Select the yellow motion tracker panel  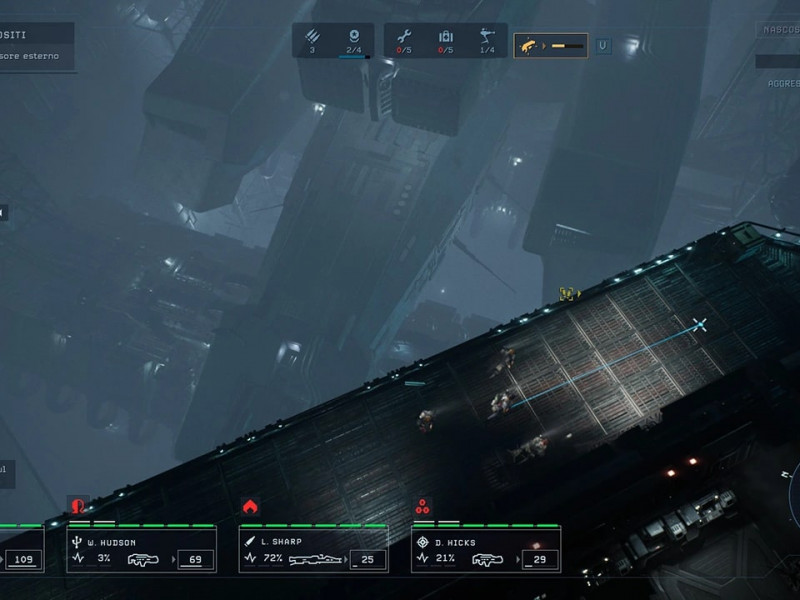pyautogui.click(x=550, y=45)
